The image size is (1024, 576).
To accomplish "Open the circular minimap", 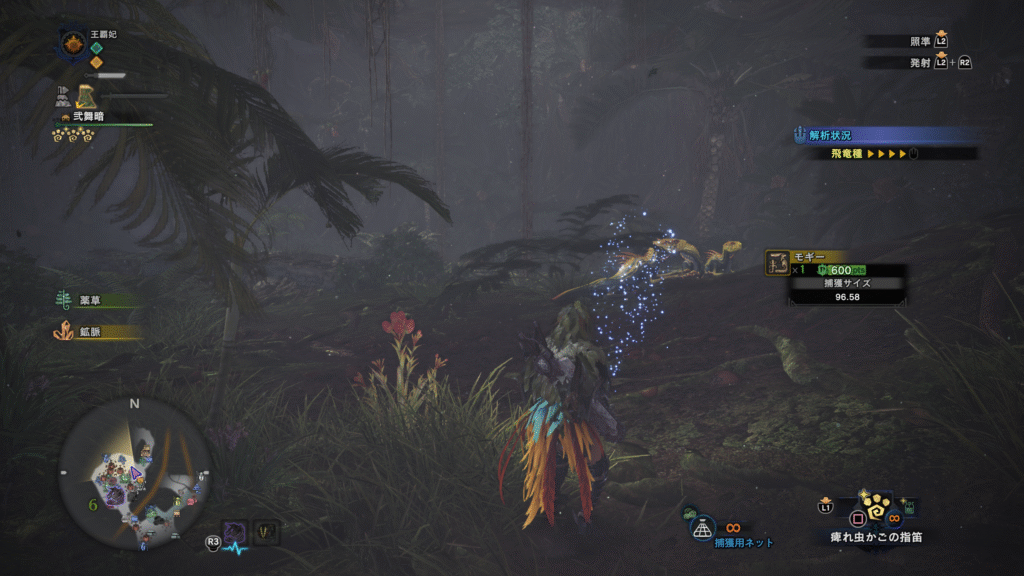I will click(134, 470).
